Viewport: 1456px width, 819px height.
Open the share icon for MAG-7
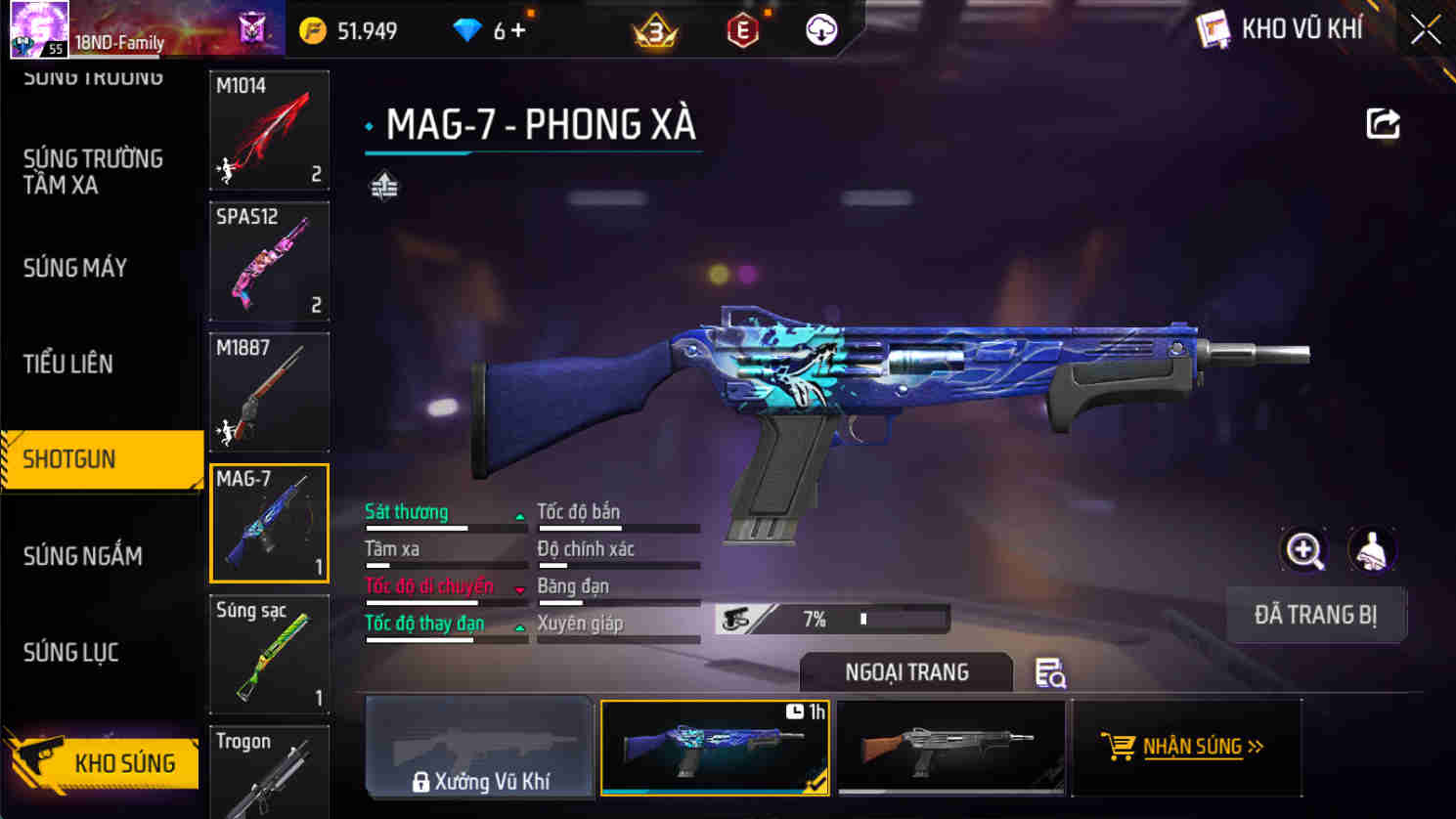tap(1383, 121)
